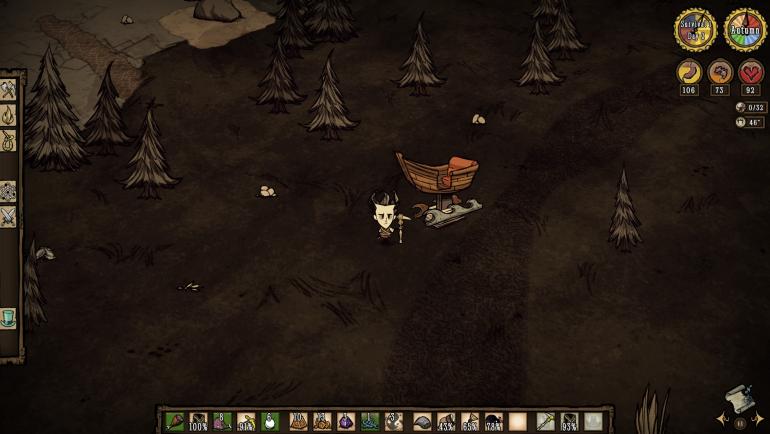The image size is (770, 434).
Task: Switch to the Fight tab with crossed swords
Action: (x=9, y=215)
